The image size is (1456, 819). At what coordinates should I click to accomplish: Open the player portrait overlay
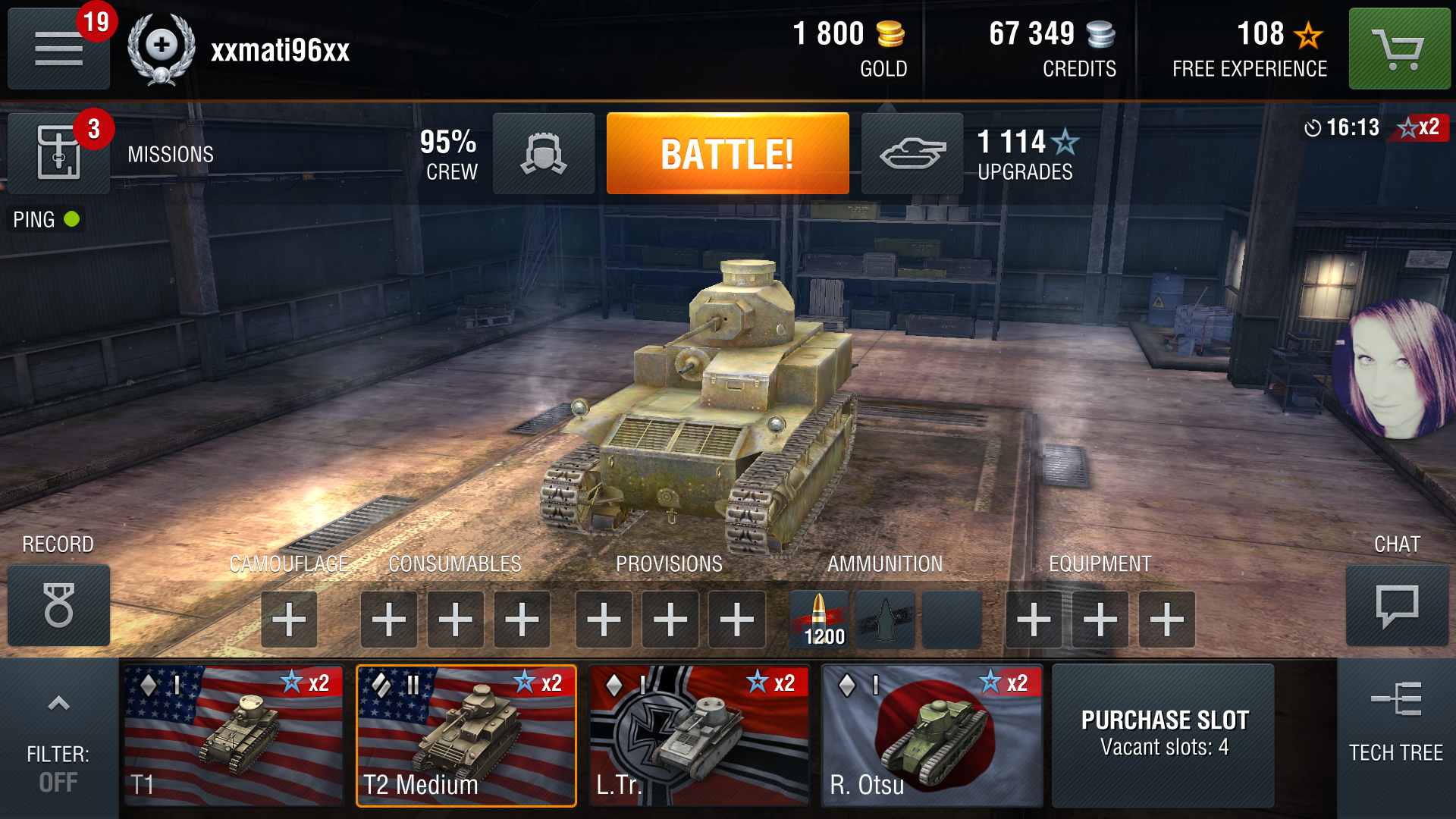[1395, 369]
